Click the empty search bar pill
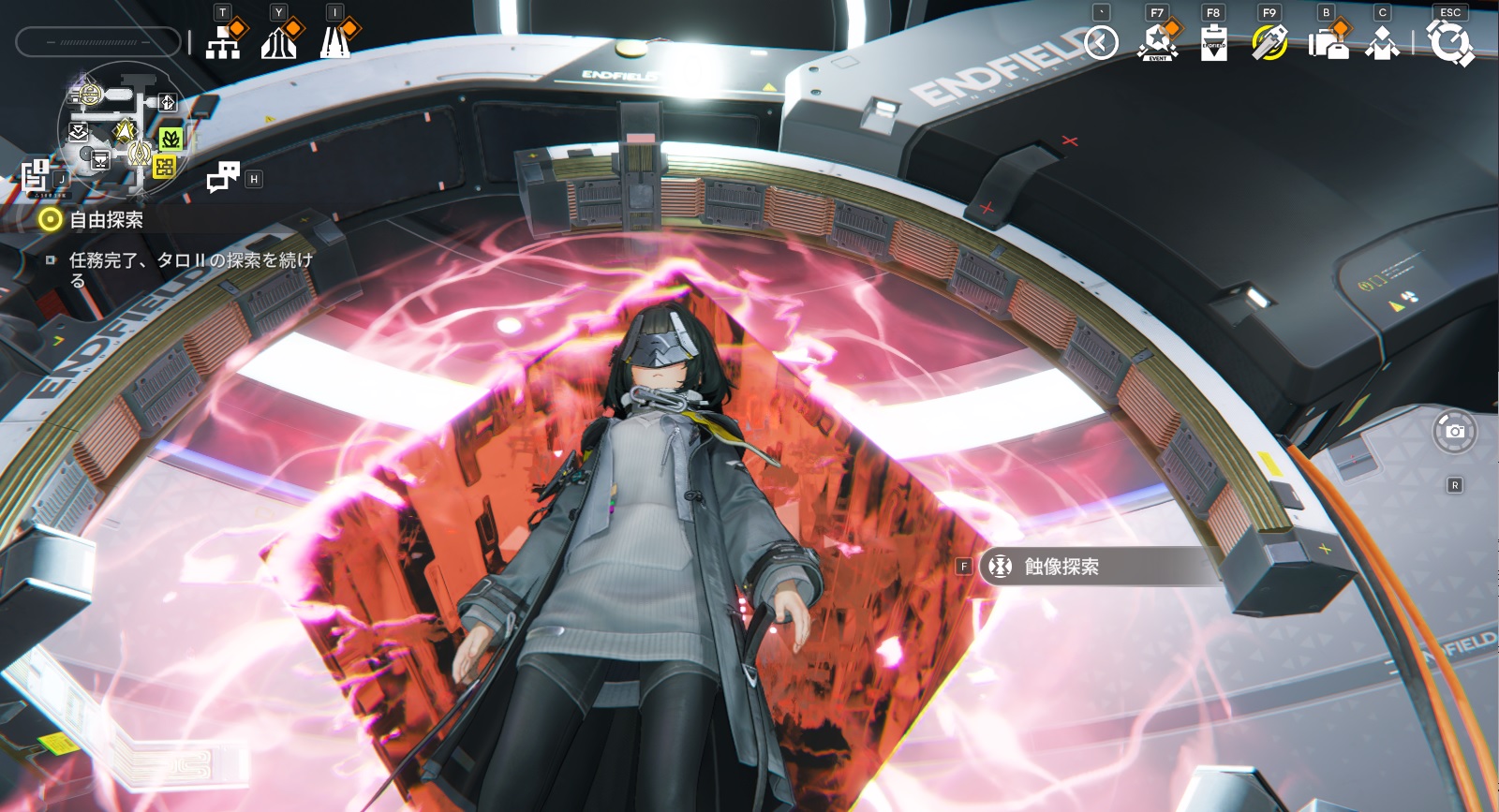The height and width of the screenshot is (812, 1499). coord(97,42)
